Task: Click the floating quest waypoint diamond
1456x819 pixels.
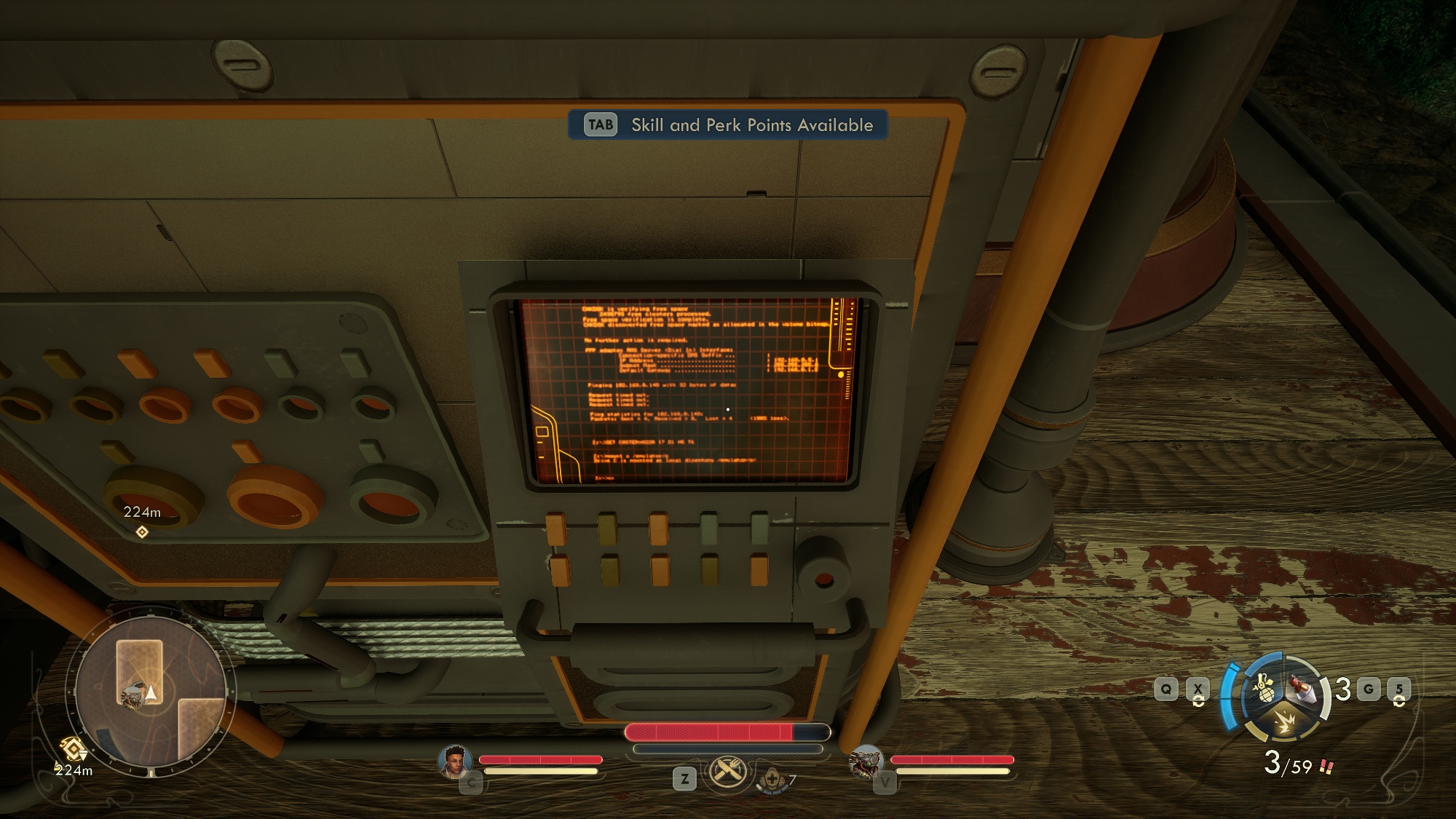Action: tap(142, 532)
